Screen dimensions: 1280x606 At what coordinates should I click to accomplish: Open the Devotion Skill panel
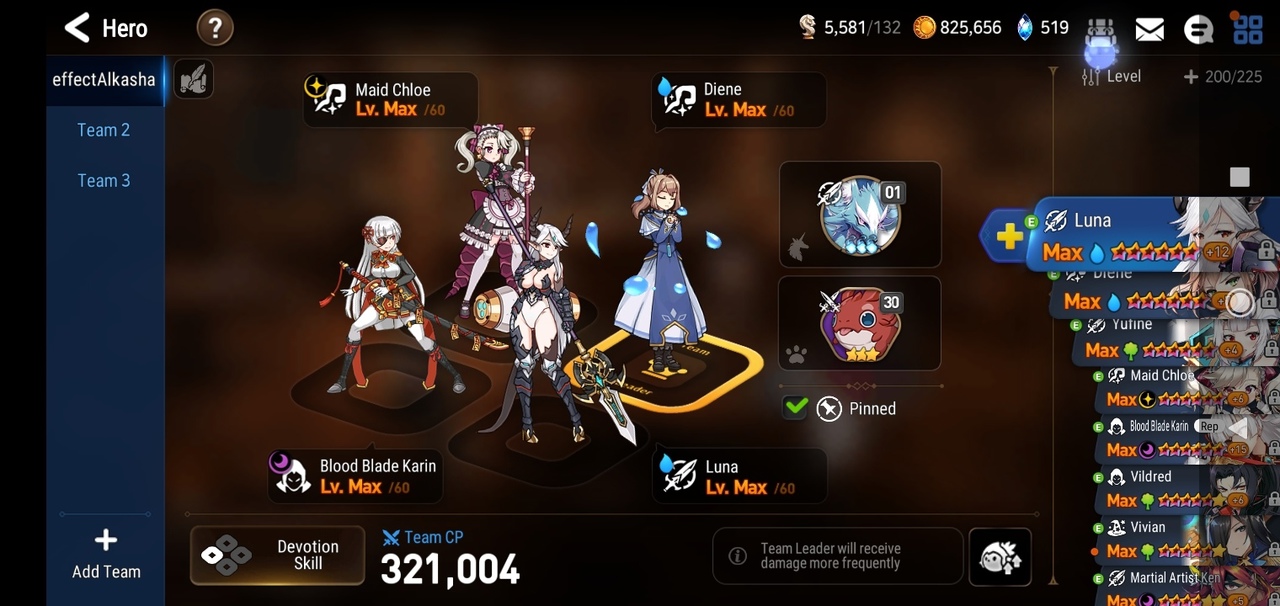coord(277,555)
